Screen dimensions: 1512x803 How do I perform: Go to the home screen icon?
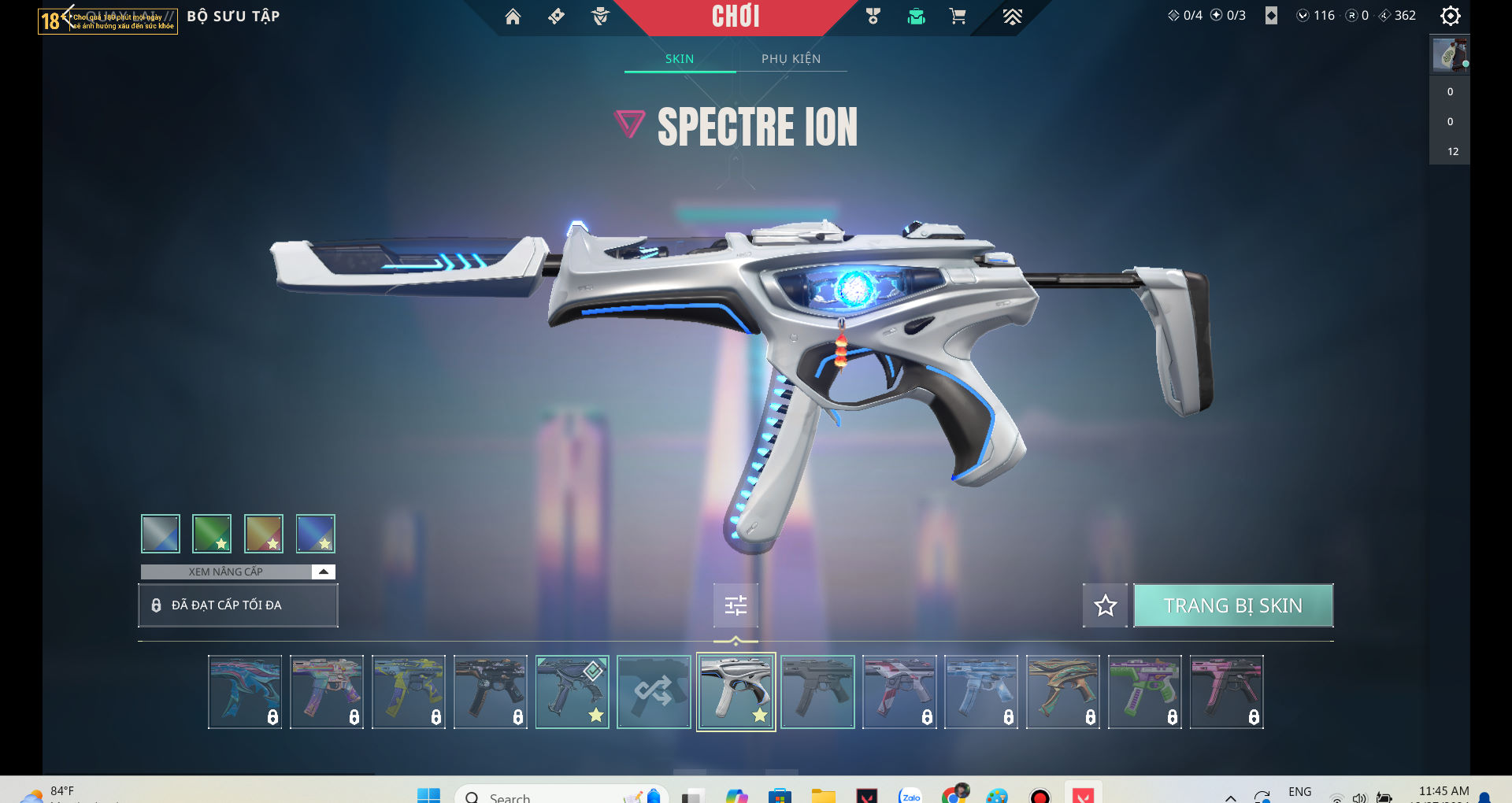(513, 17)
